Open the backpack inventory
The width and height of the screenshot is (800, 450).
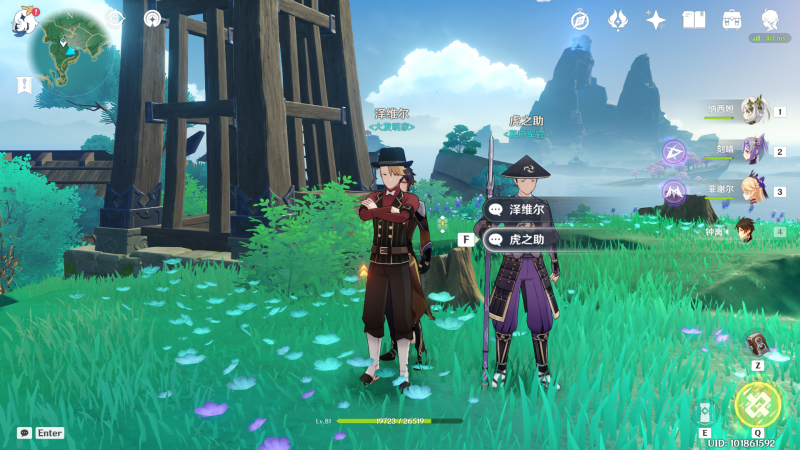tap(732, 20)
